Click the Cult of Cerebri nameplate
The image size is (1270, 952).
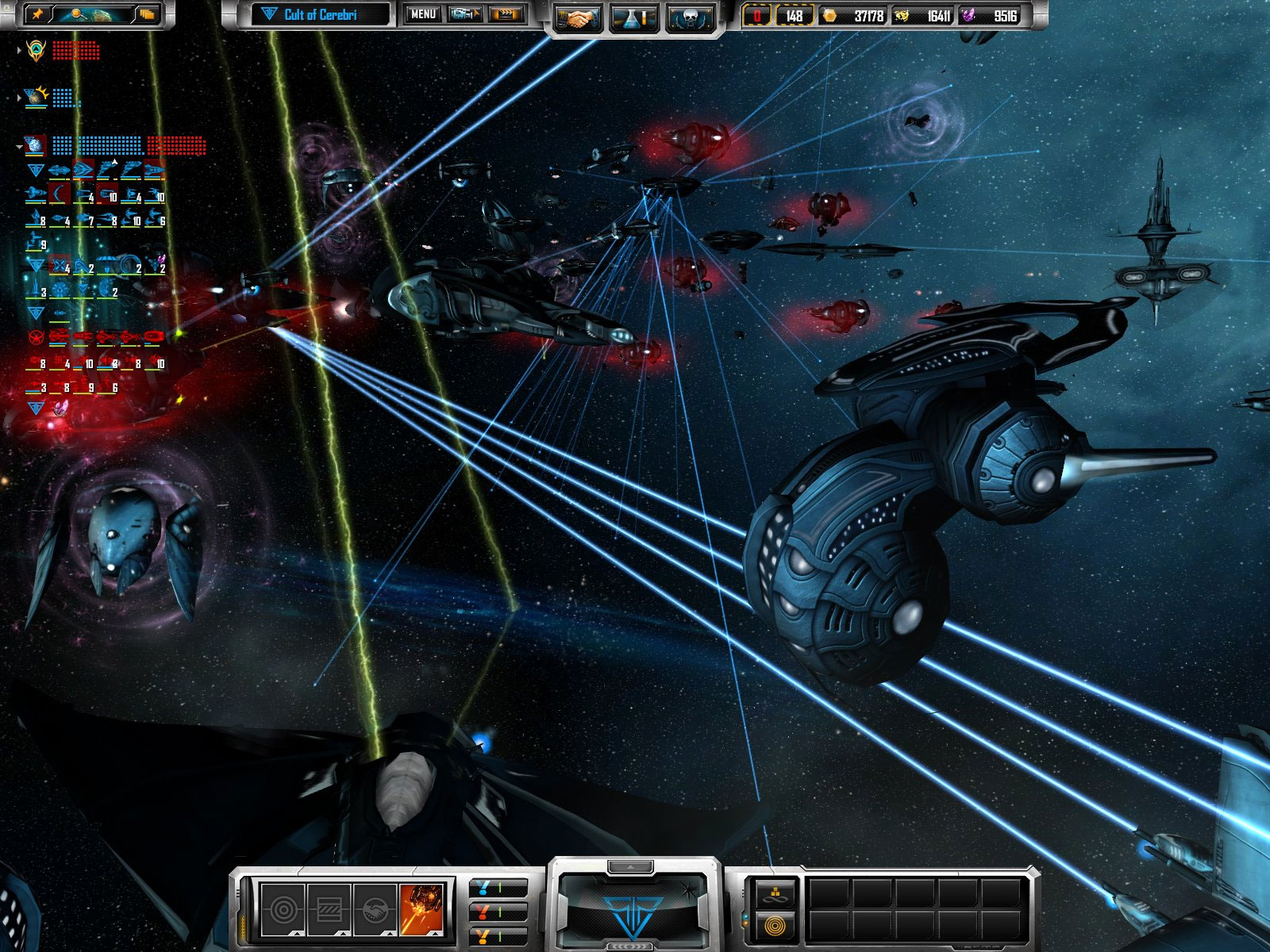(323, 13)
